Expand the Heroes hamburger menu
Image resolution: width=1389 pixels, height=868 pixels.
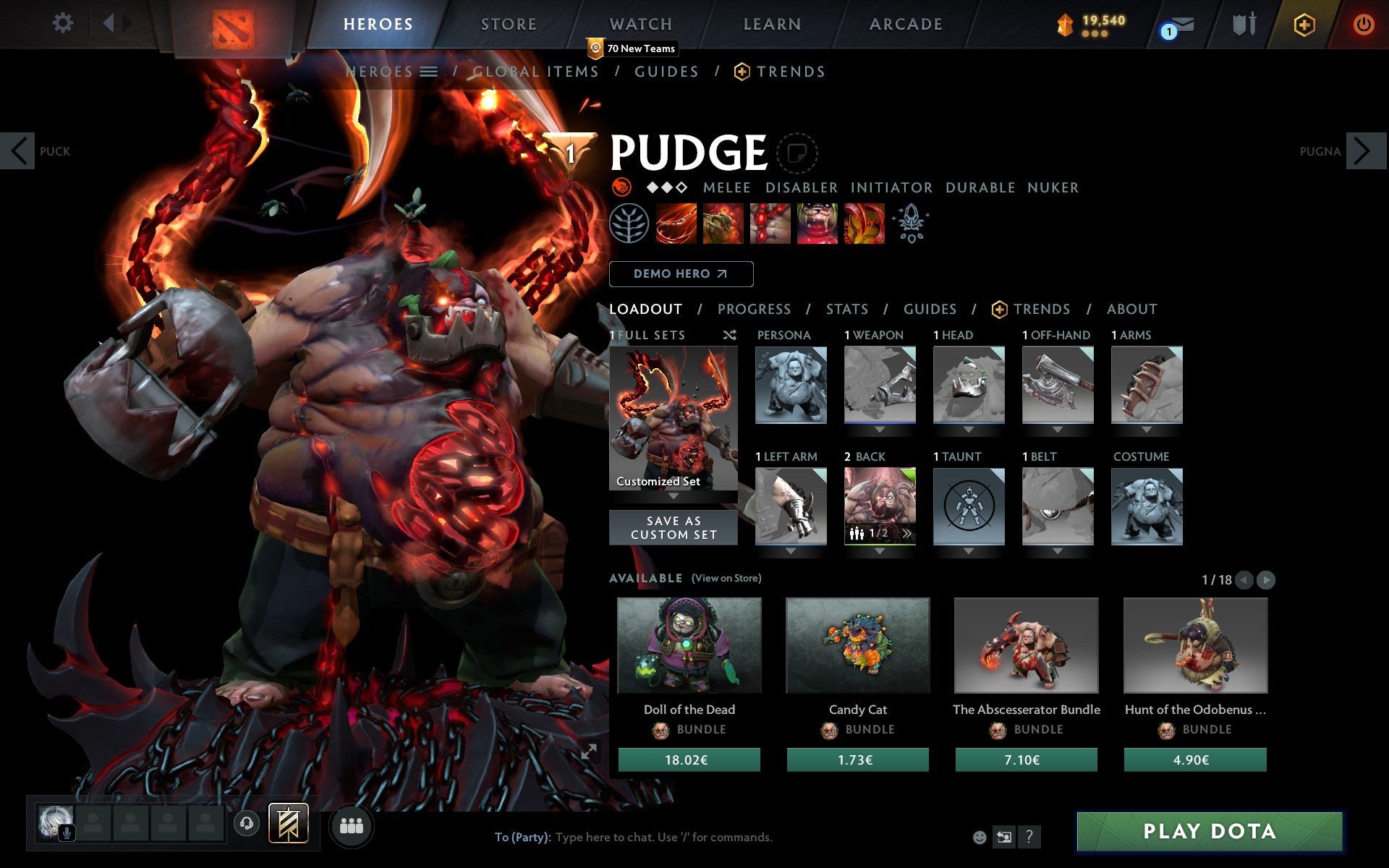point(429,72)
